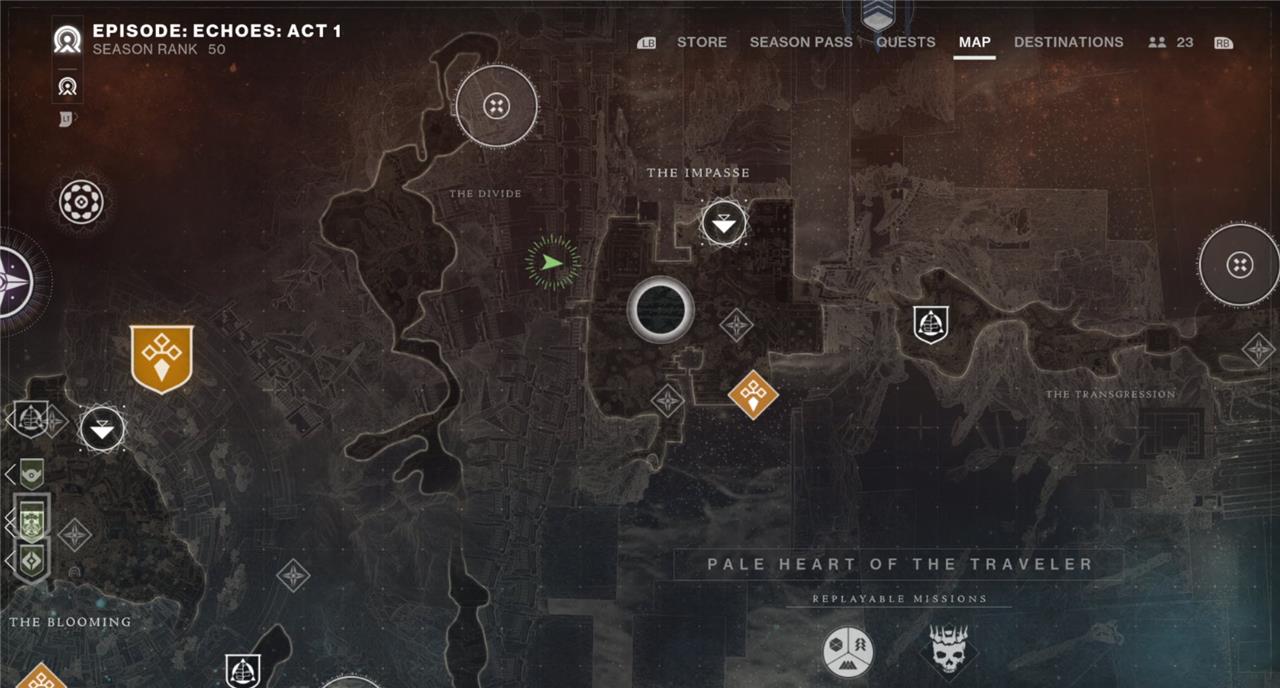Viewport: 1280px width, 688px height.
Task: Switch to the Season Pass tab
Action: (x=801, y=42)
